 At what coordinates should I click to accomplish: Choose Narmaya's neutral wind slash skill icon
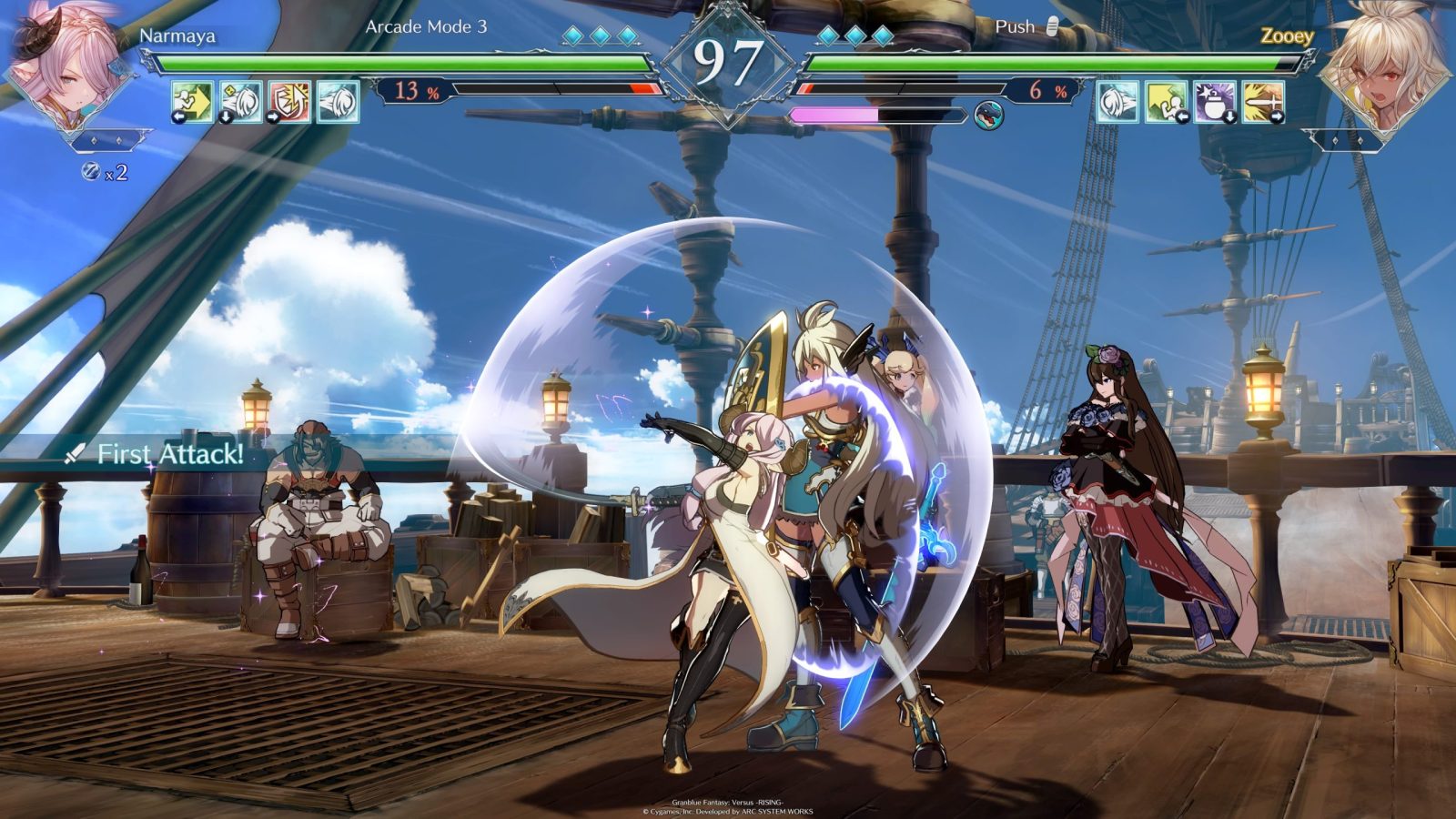coord(338,101)
